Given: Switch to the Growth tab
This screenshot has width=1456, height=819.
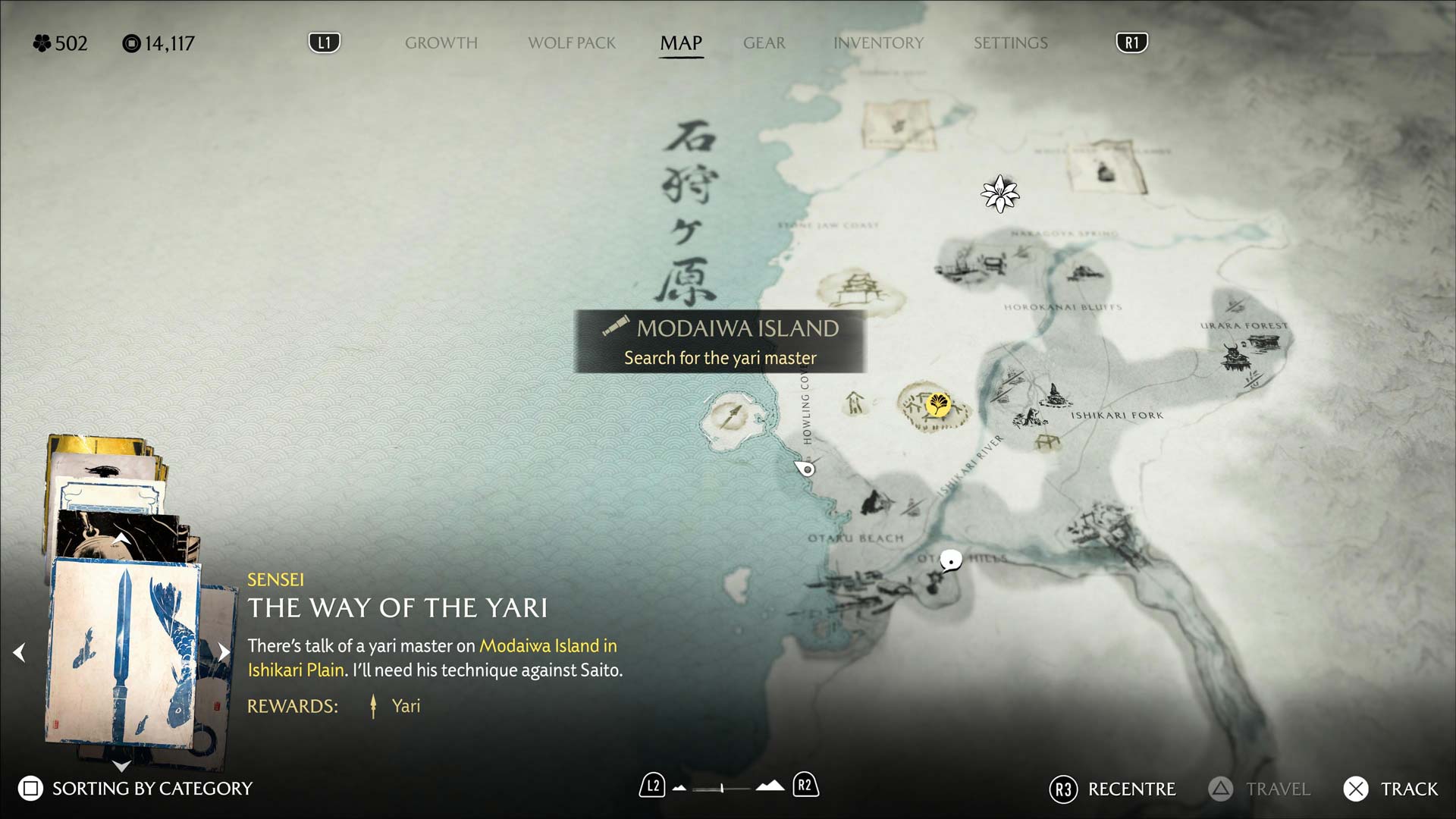Looking at the screenshot, I should (441, 43).
